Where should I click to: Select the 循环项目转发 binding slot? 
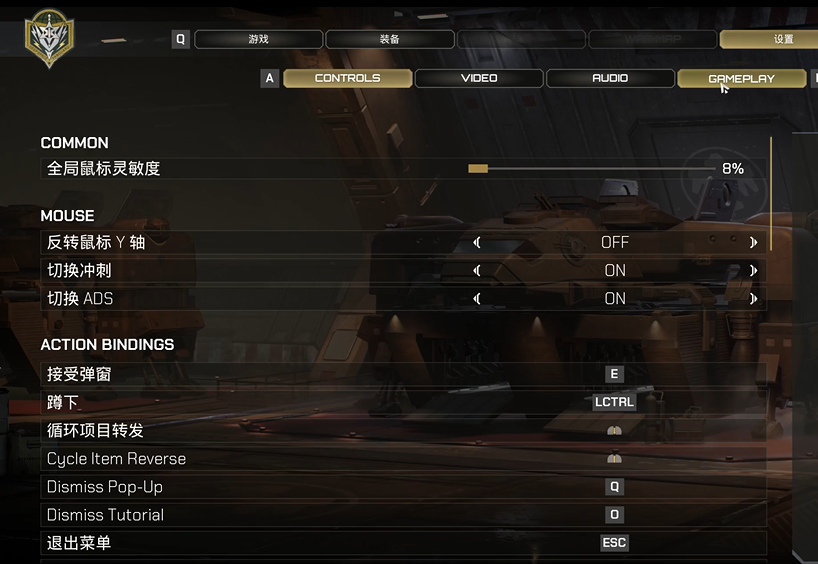(x=614, y=430)
